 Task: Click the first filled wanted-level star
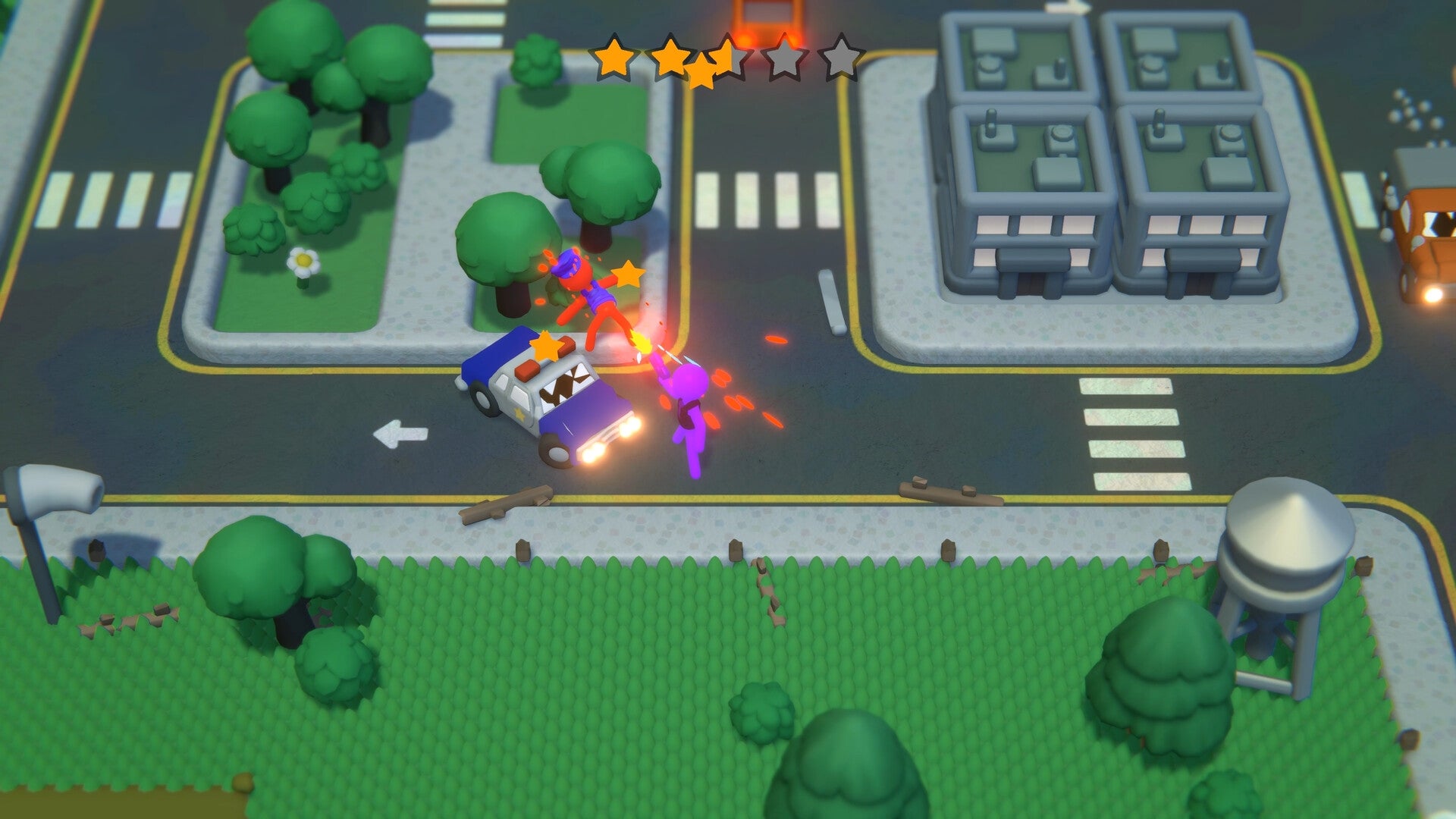[616, 57]
